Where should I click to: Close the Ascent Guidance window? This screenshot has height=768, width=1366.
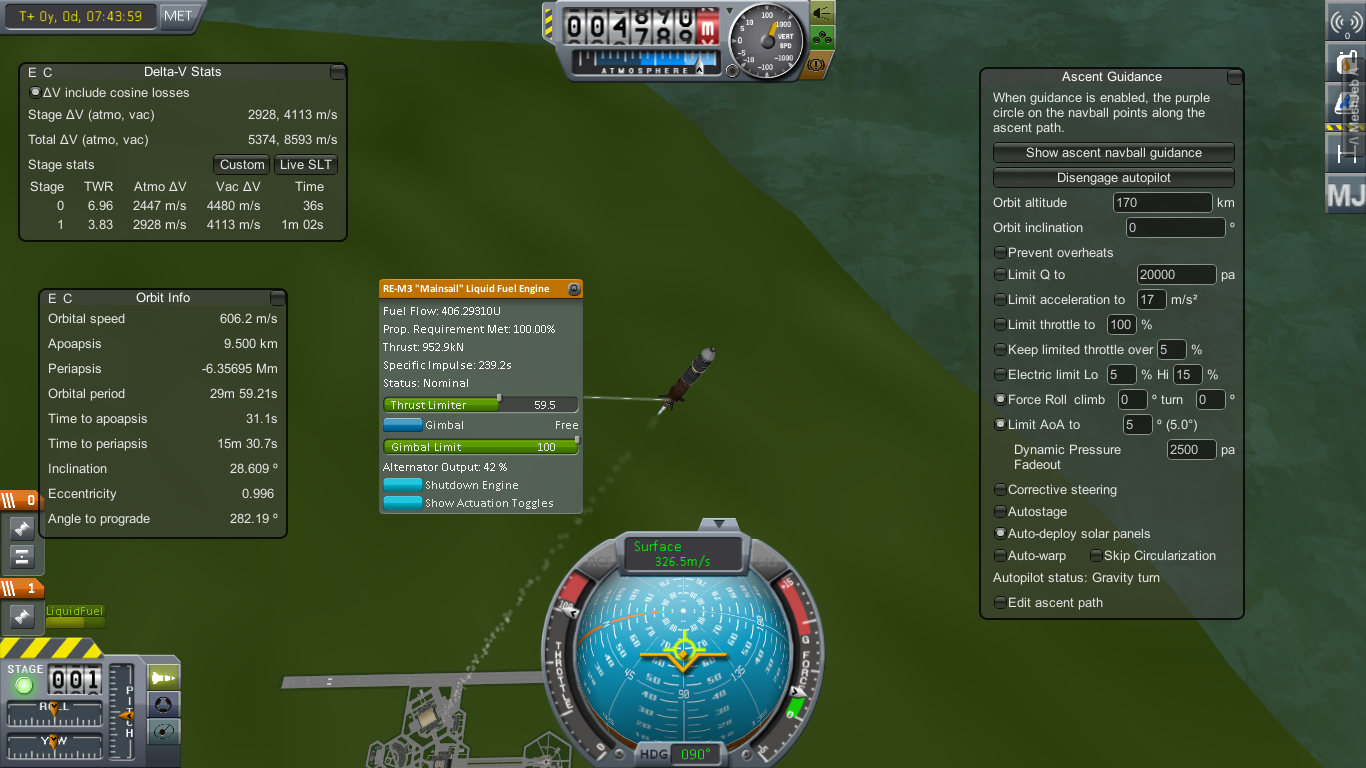[1234, 77]
